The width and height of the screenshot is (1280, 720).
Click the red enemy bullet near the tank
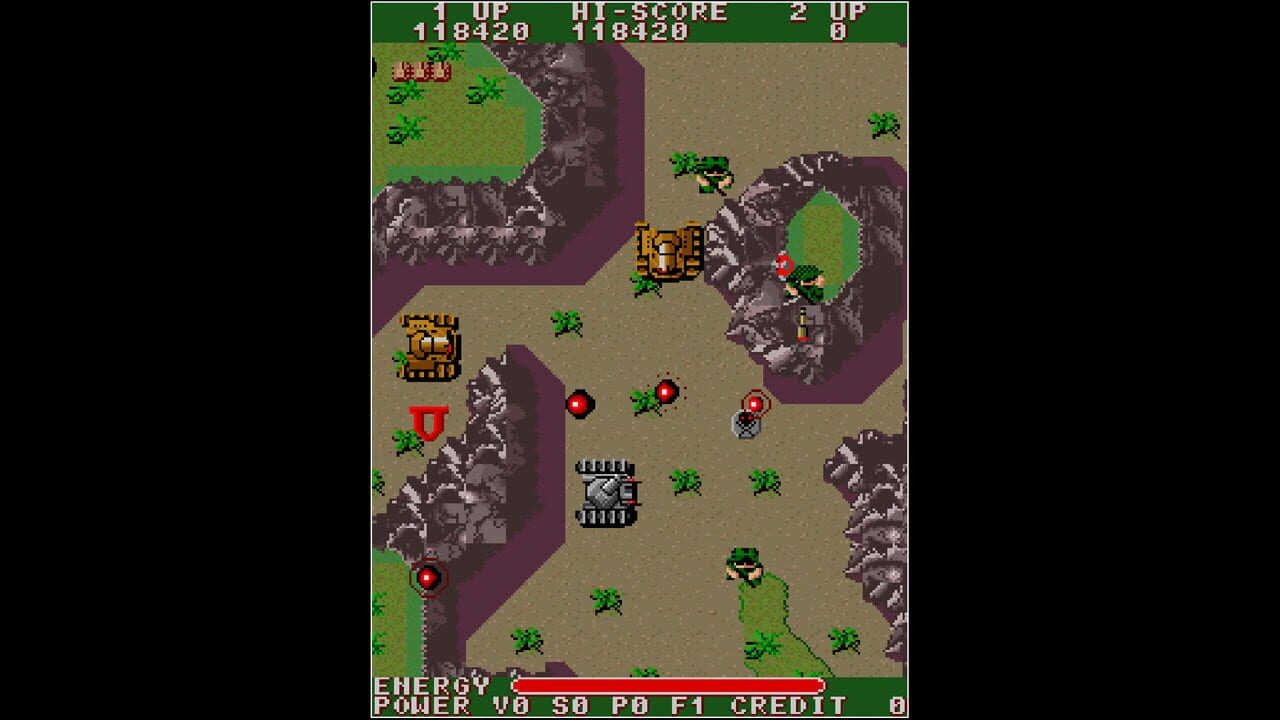tap(580, 402)
